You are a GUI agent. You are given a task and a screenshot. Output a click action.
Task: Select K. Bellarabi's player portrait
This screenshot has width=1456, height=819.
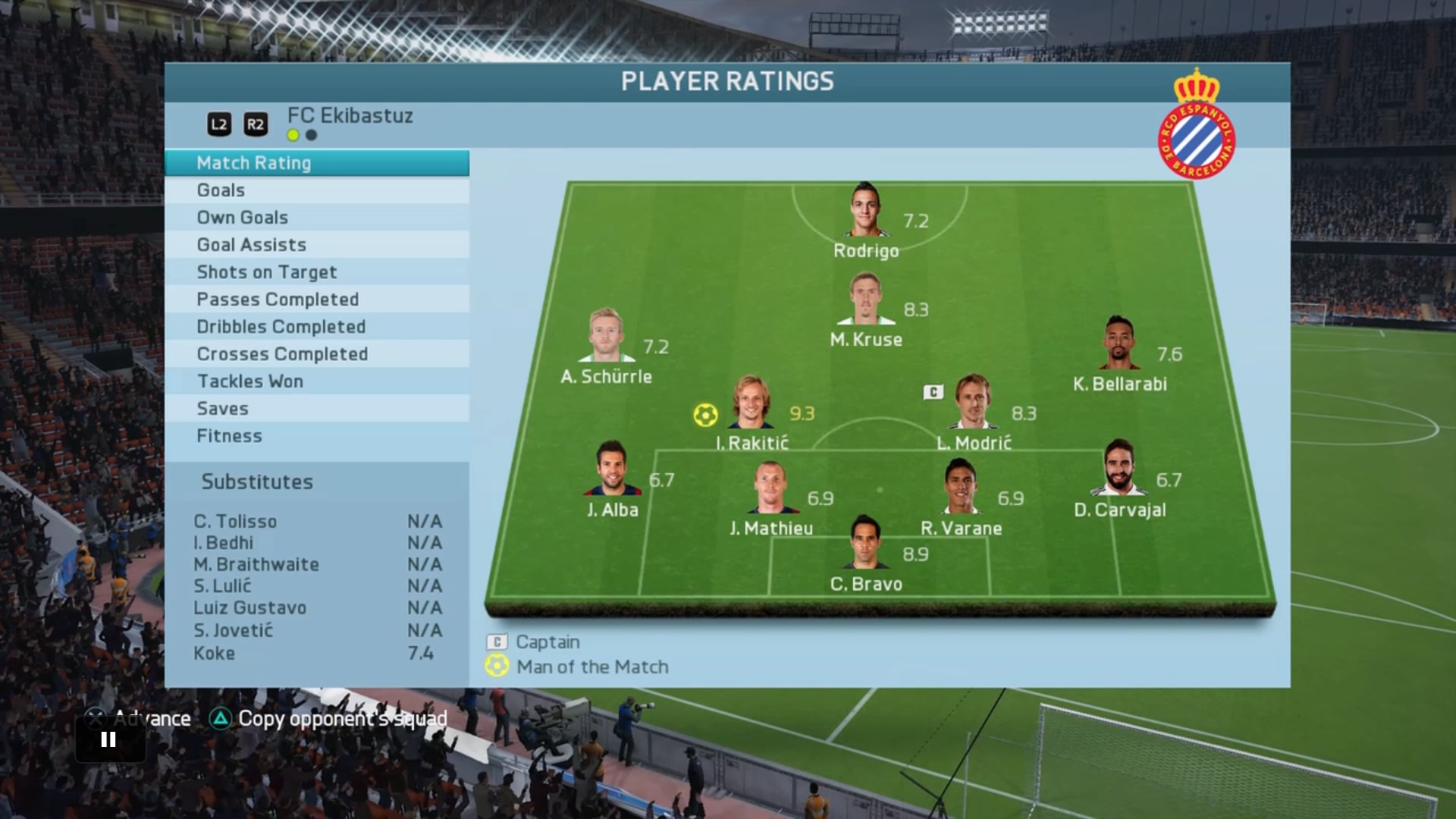pyautogui.click(x=1119, y=344)
